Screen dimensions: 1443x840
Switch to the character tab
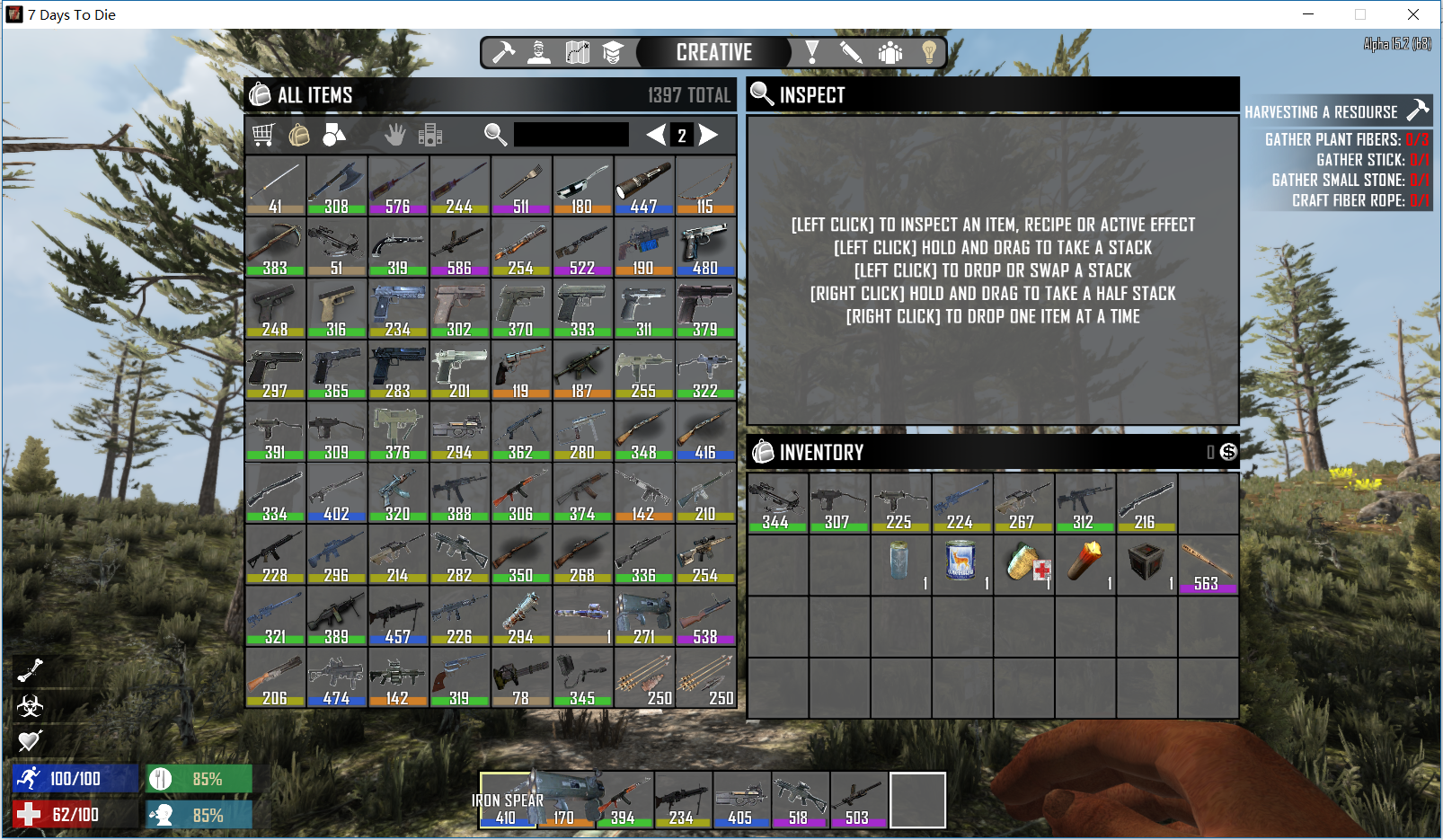pyautogui.click(x=539, y=52)
